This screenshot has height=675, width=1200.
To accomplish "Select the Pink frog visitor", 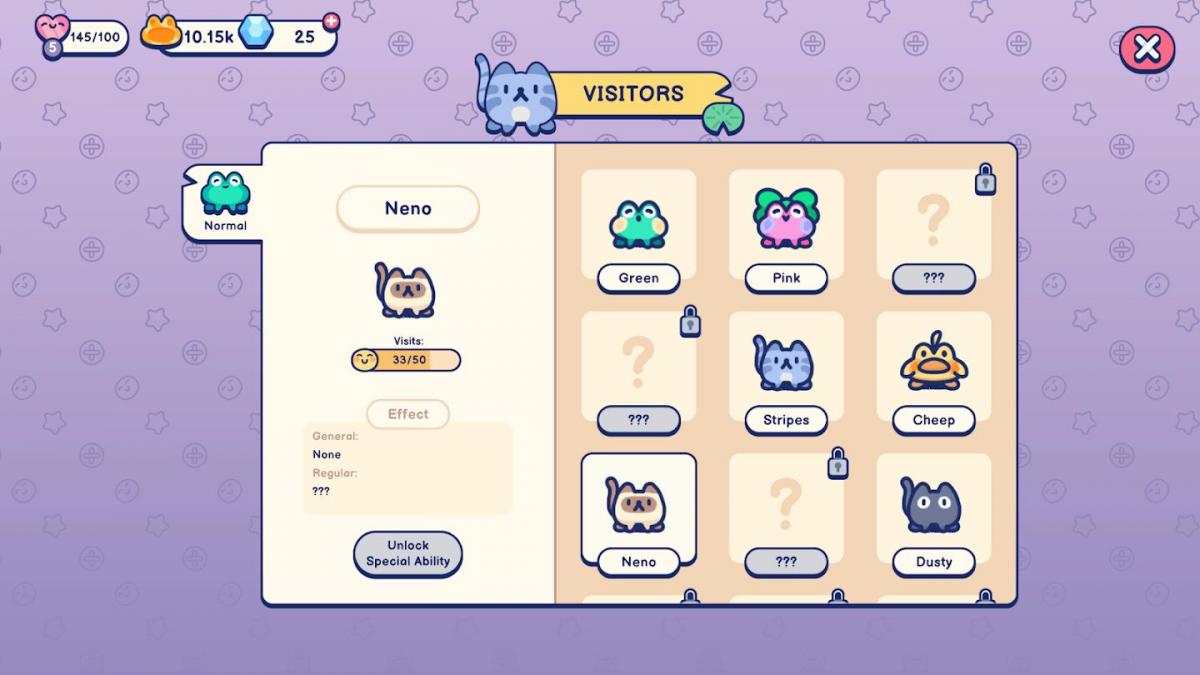I will coord(786,232).
